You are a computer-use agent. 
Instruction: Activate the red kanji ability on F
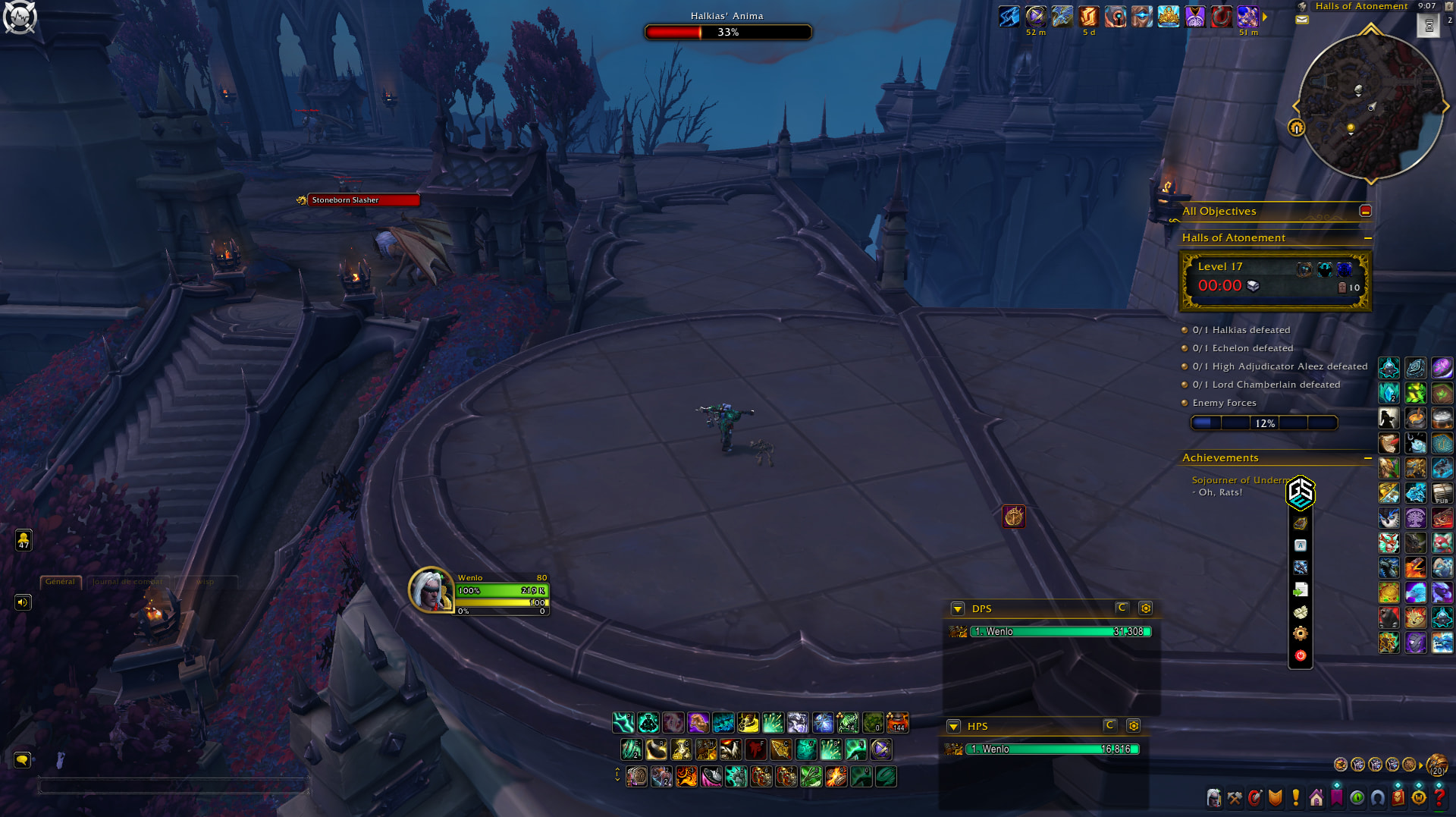[755, 749]
